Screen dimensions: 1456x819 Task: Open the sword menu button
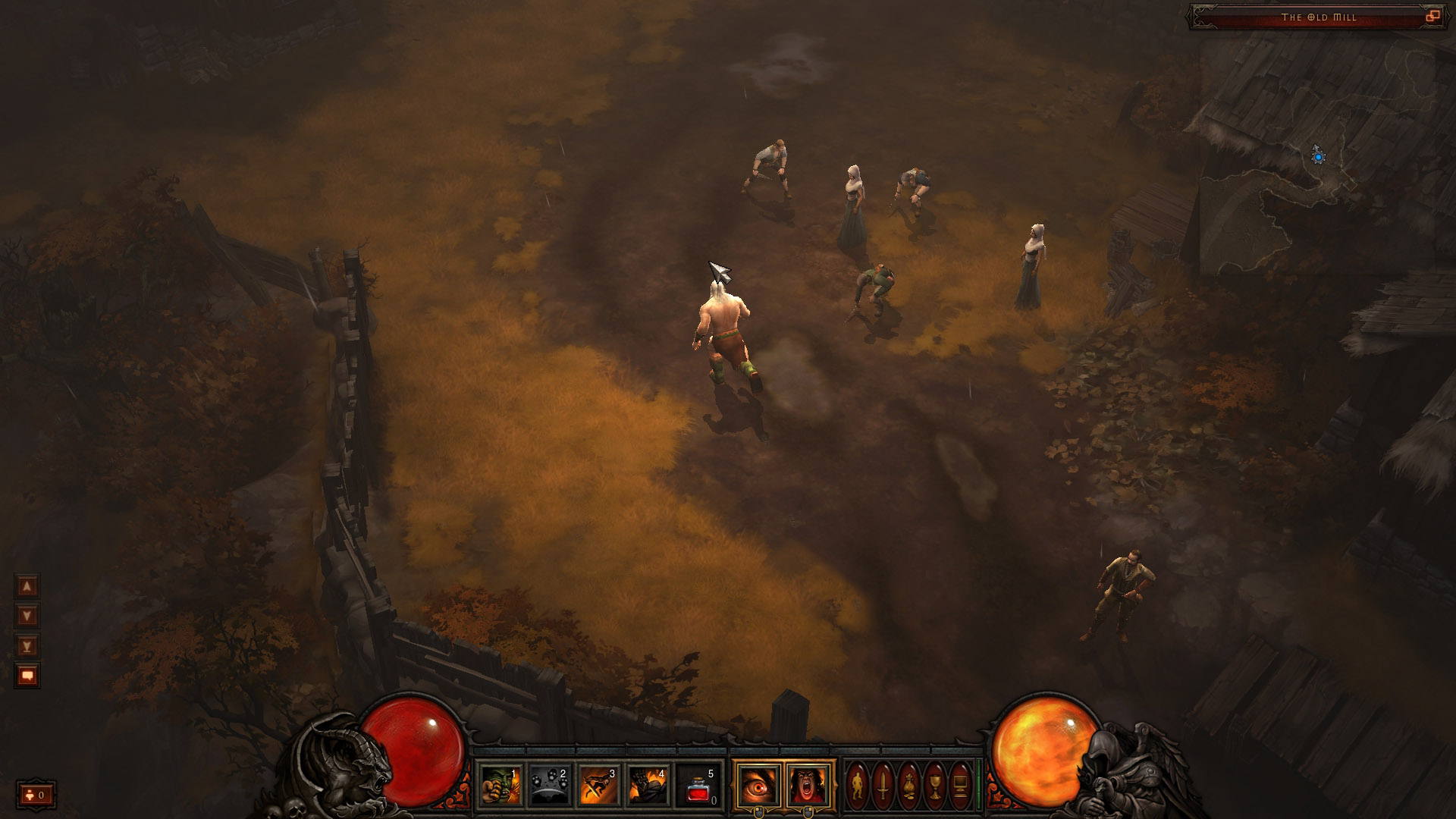point(883,785)
